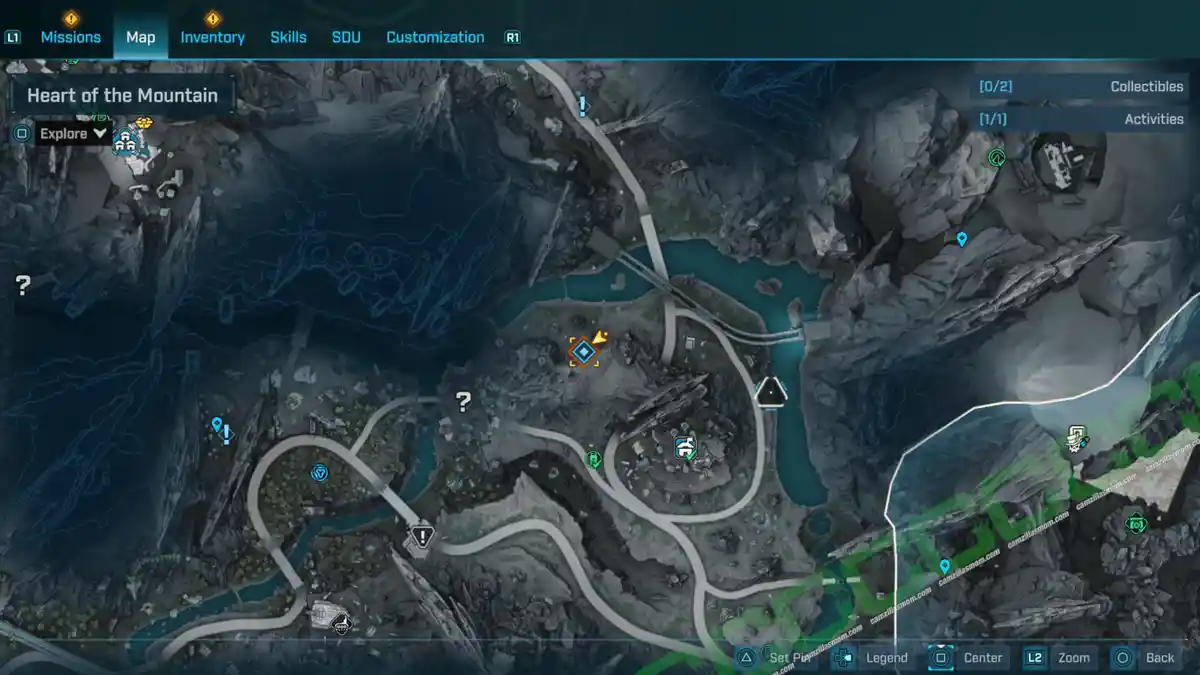Open the SDU tab
The height and width of the screenshot is (675, 1200).
point(346,37)
